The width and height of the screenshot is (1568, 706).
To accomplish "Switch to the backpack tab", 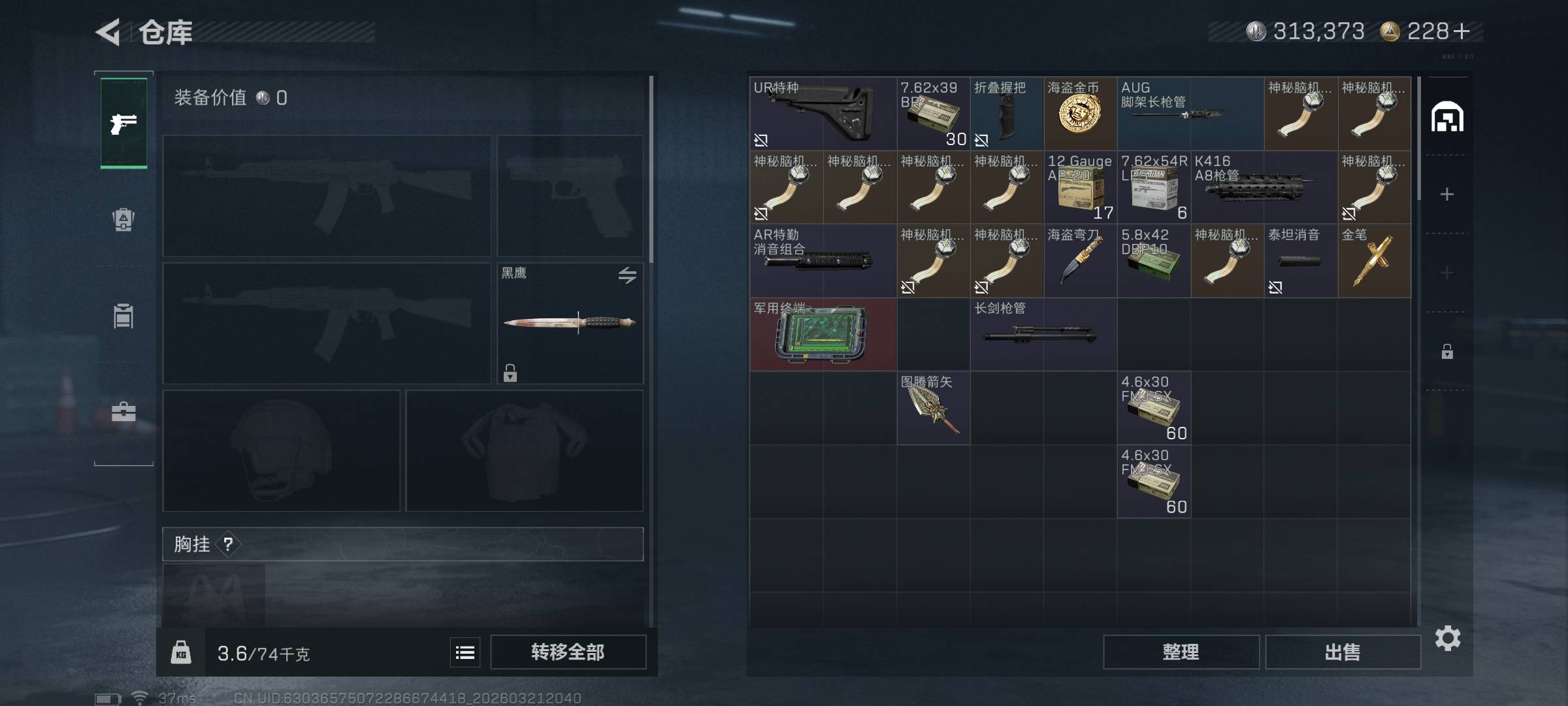I will [x=123, y=220].
